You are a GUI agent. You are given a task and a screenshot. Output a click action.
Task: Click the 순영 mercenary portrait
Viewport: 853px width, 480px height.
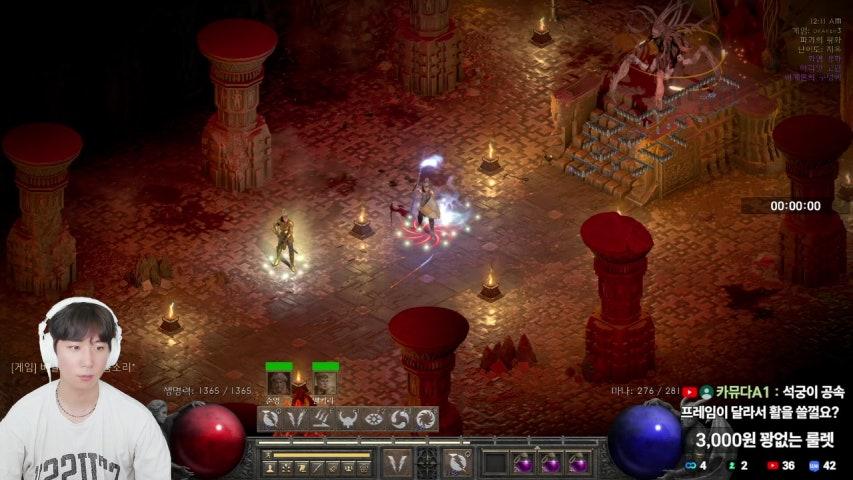[279, 382]
